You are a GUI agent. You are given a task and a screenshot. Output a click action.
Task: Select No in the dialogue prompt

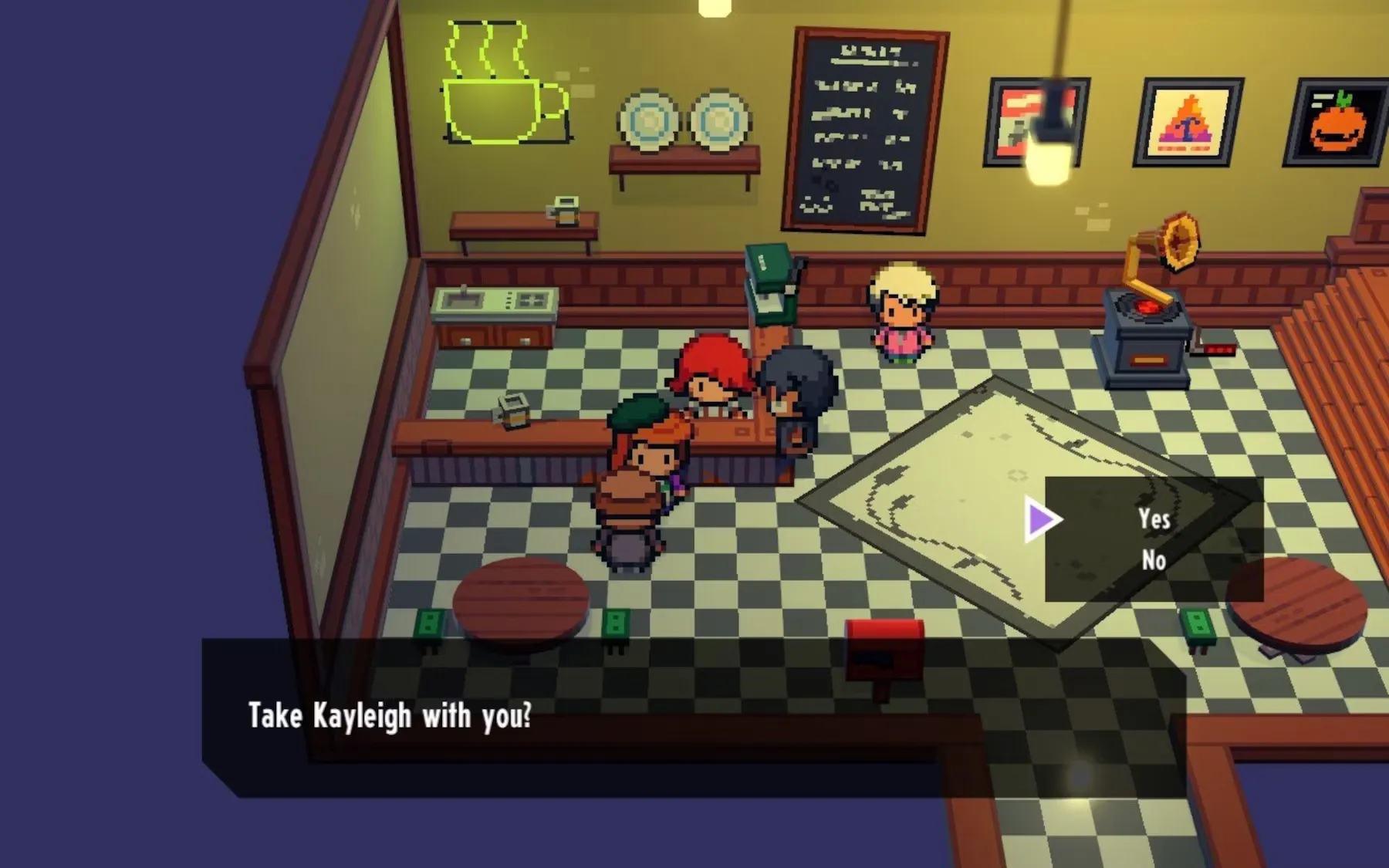tap(1154, 560)
